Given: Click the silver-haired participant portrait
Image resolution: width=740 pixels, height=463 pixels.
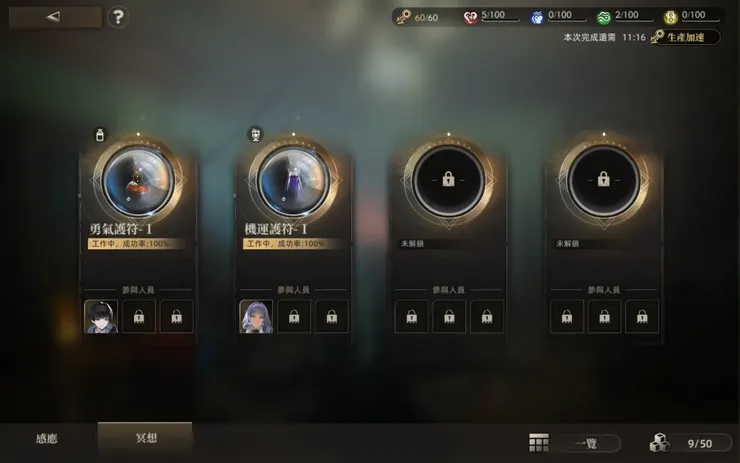Looking at the screenshot, I should pos(256,316).
